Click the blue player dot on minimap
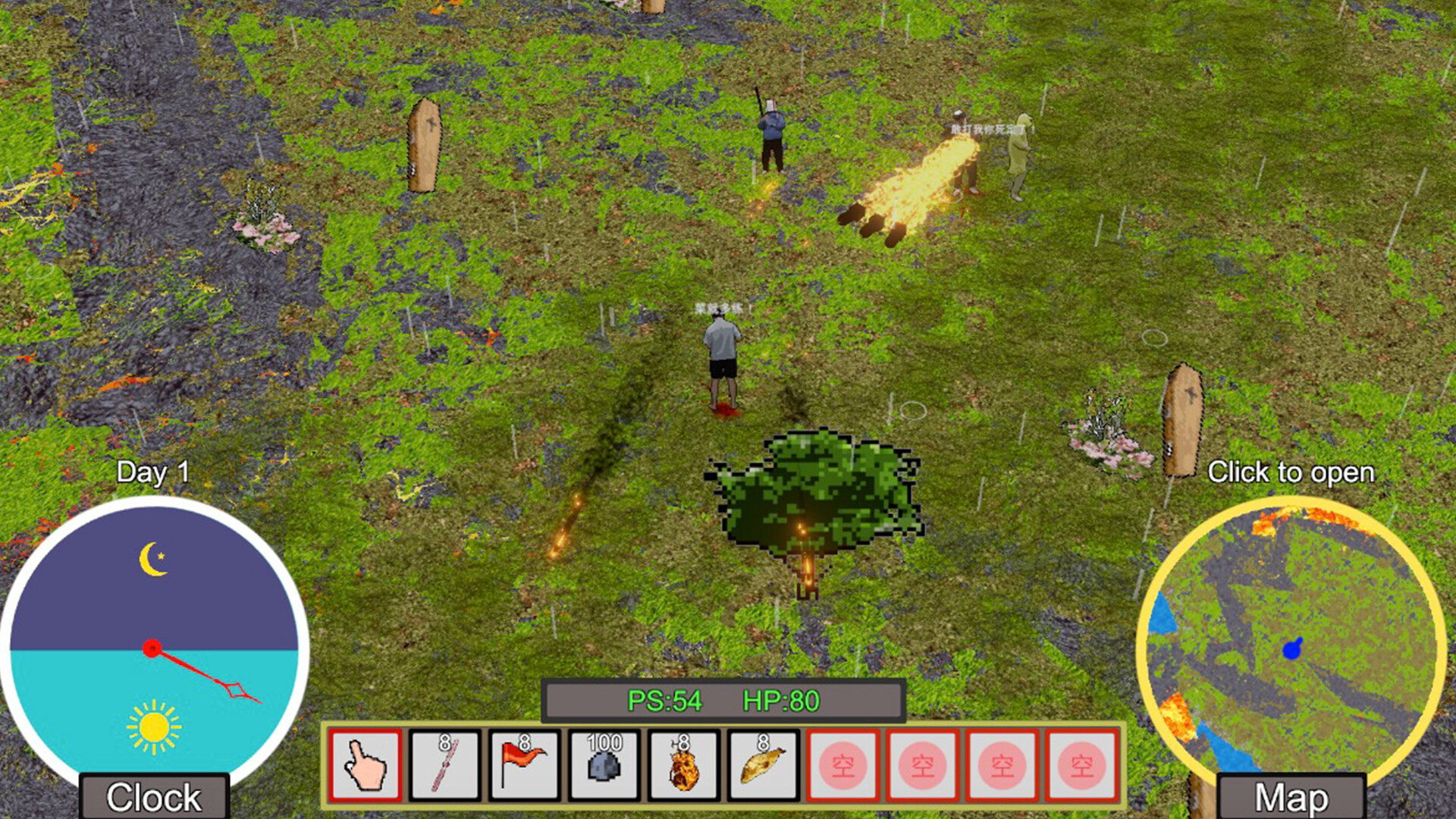Image resolution: width=1456 pixels, height=819 pixels. (1293, 648)
